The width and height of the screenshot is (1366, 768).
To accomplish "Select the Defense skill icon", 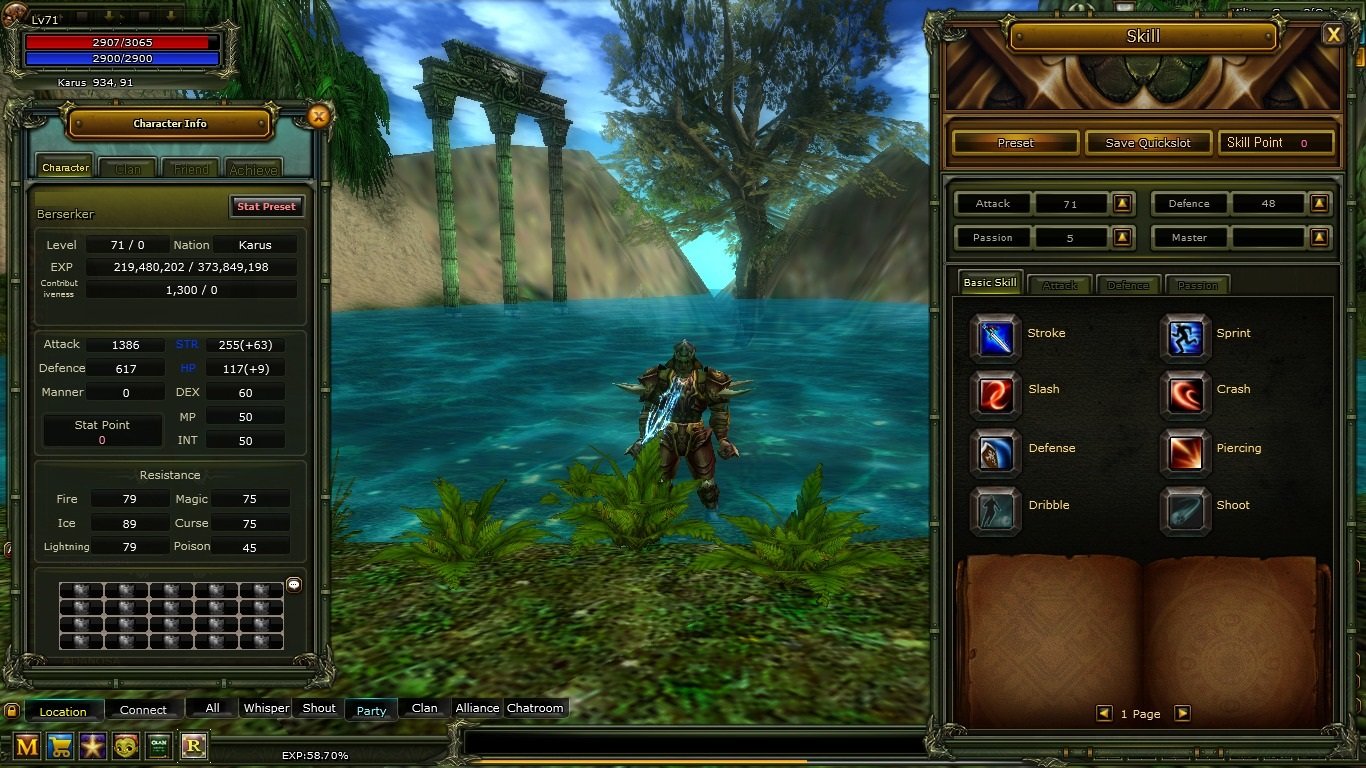I will click(x=994, y=450).
